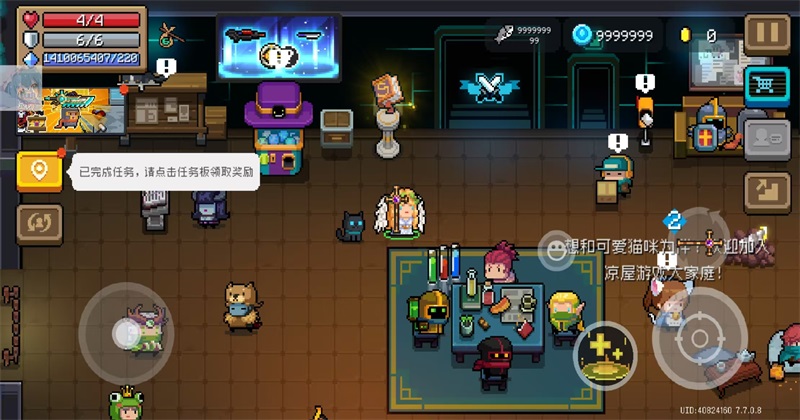The image size is (800, 420).
Task: Tap the gold coin currency counter
Action: (698, 36)
